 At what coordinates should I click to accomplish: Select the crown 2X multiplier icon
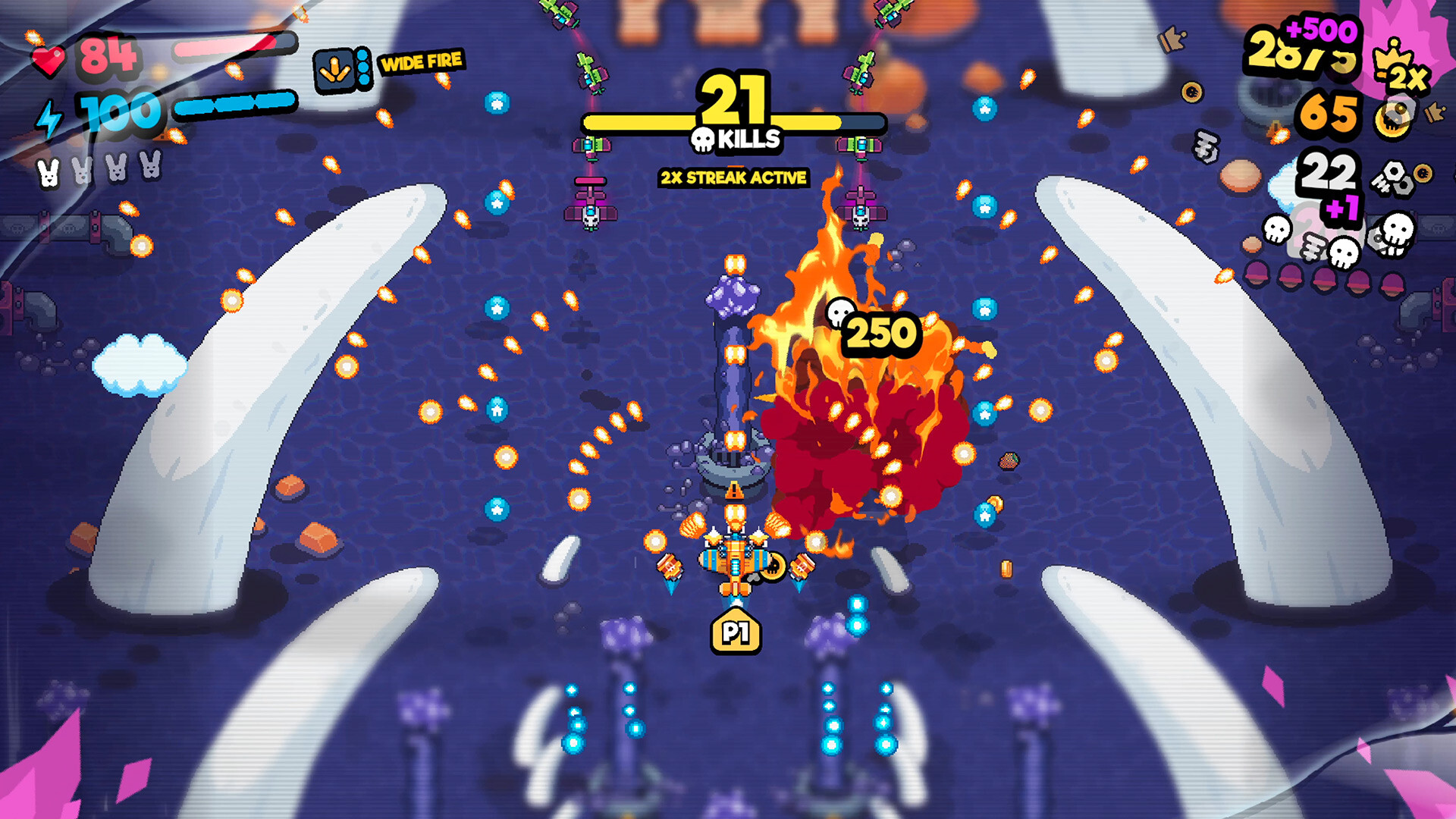click(1399, 64)
